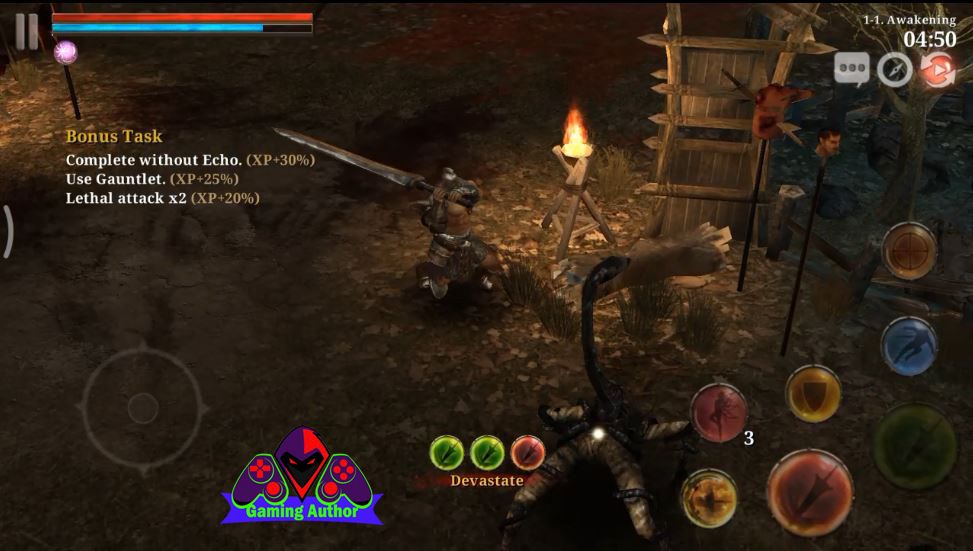This screenshot has width=973, height=551.
Task: Pause the game with the pause button
Action: 26,30
